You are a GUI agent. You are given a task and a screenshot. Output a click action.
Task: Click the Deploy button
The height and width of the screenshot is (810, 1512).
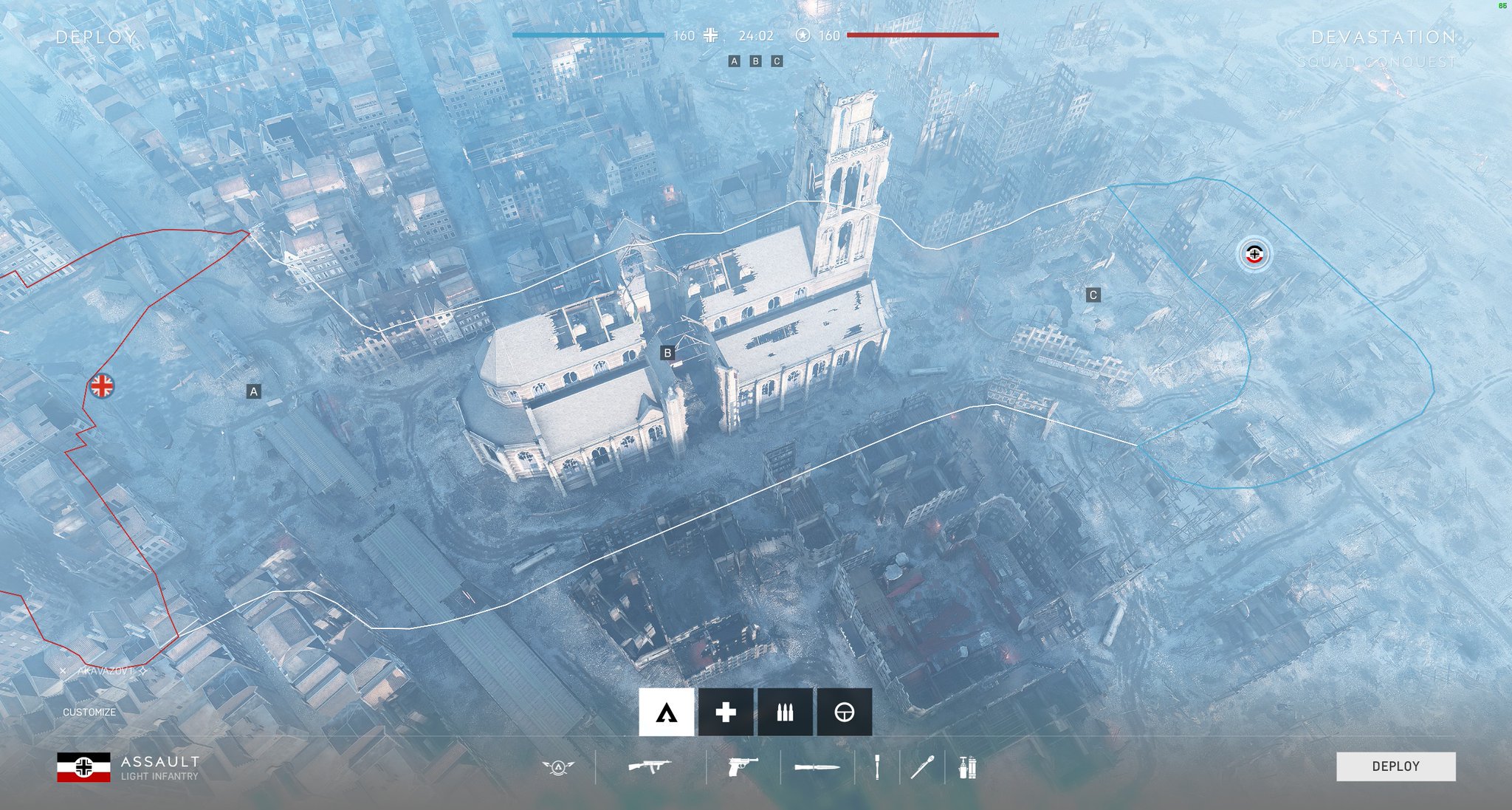point(1395,766)
